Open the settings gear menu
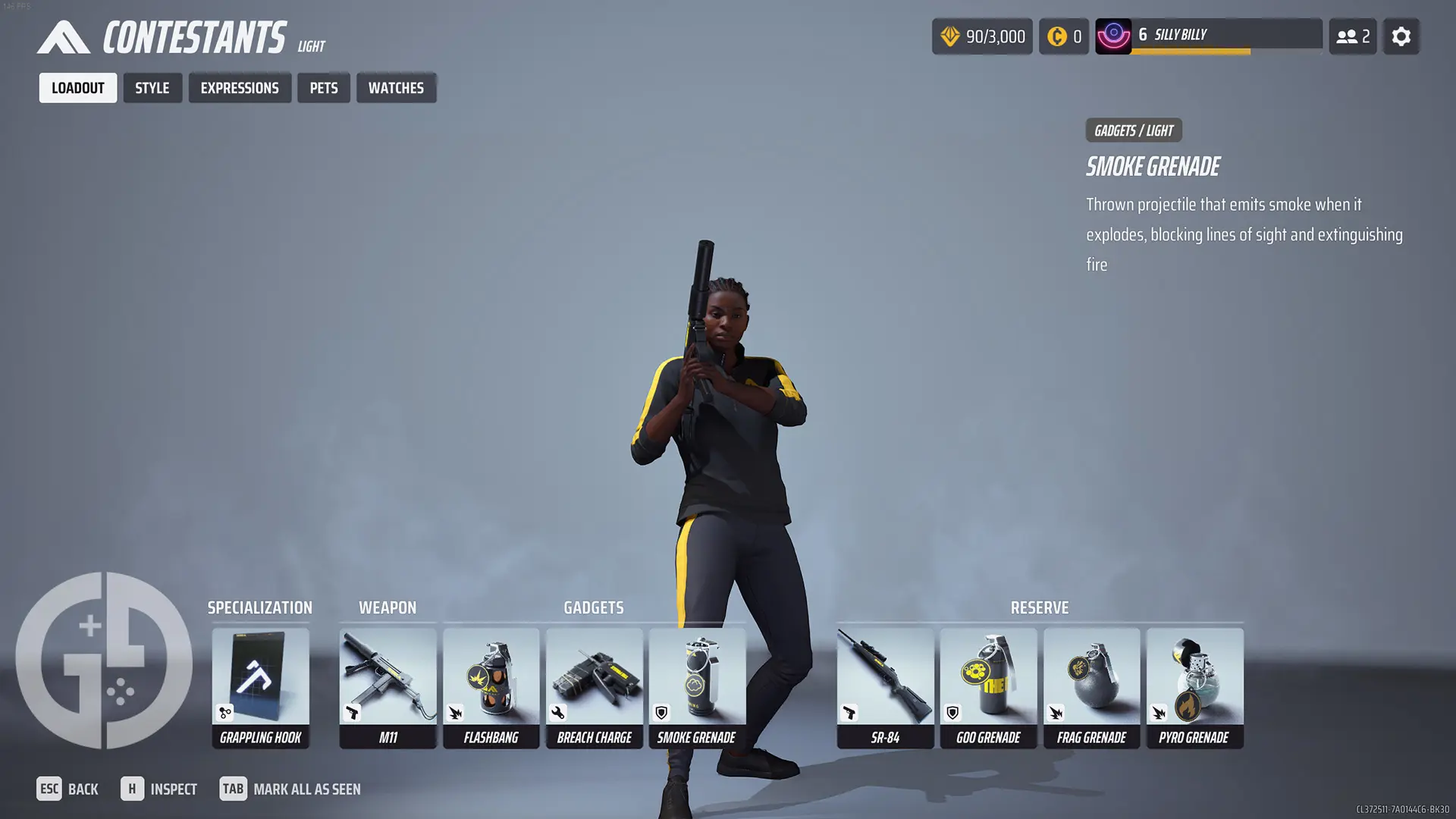Screen dimensions: 1456x819 point(1401,36)
